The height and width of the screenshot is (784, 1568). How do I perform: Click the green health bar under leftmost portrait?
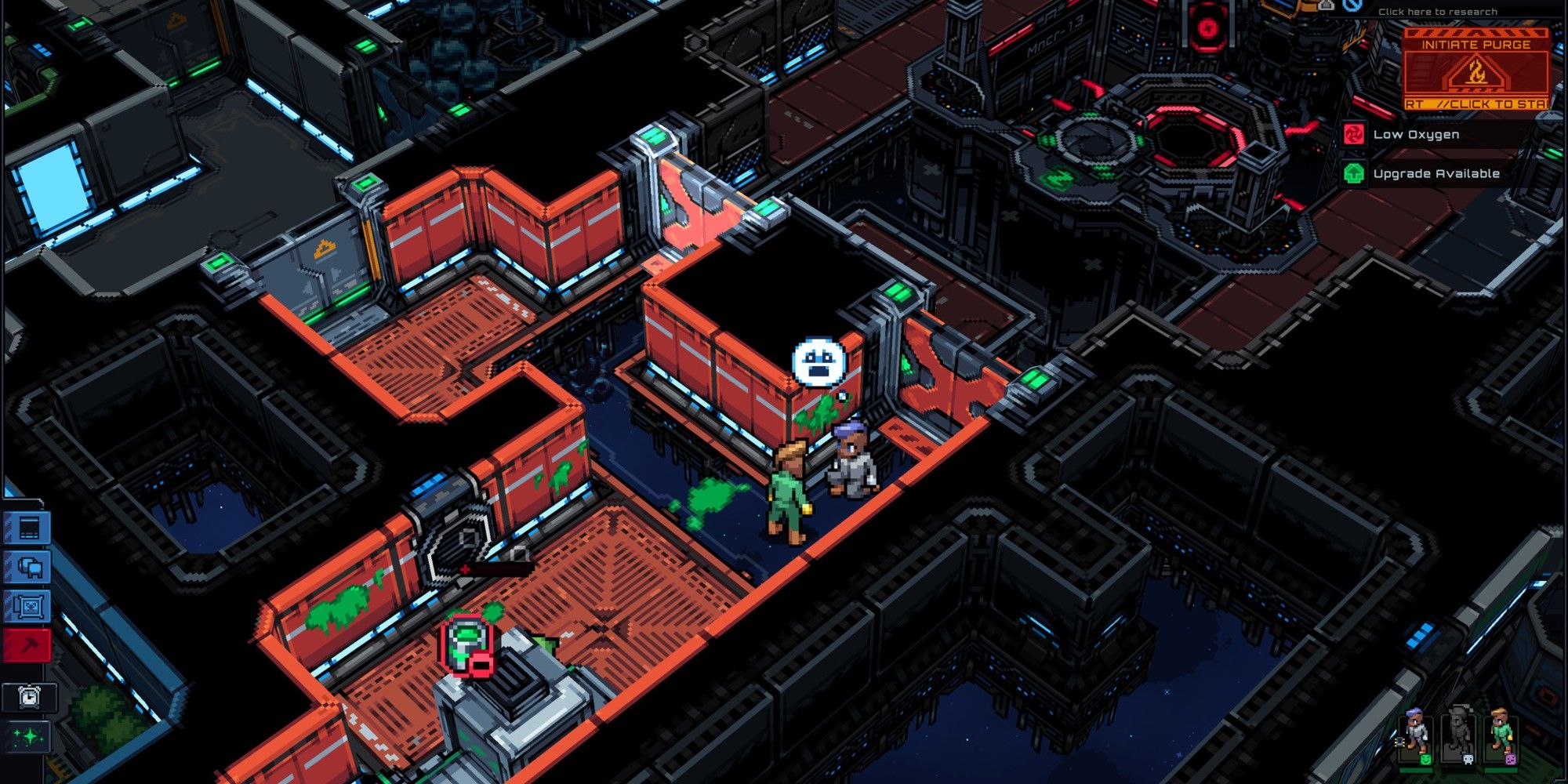pyautogui.click(x=1416, y=771)
